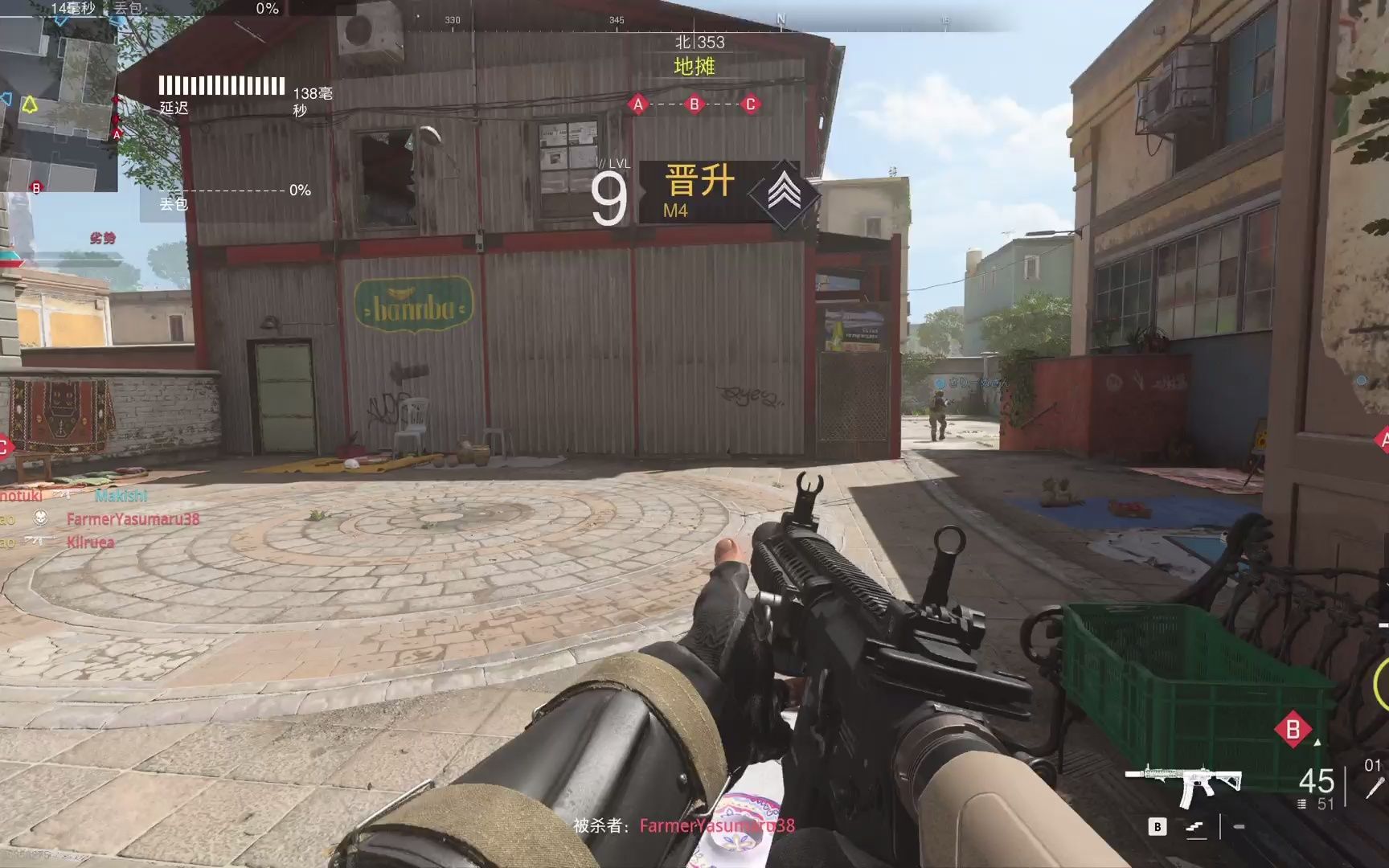Toggle the B marker on the compass bar
Image resolution: width=1389 pixels, height=868 pixels.
[693, 104]
